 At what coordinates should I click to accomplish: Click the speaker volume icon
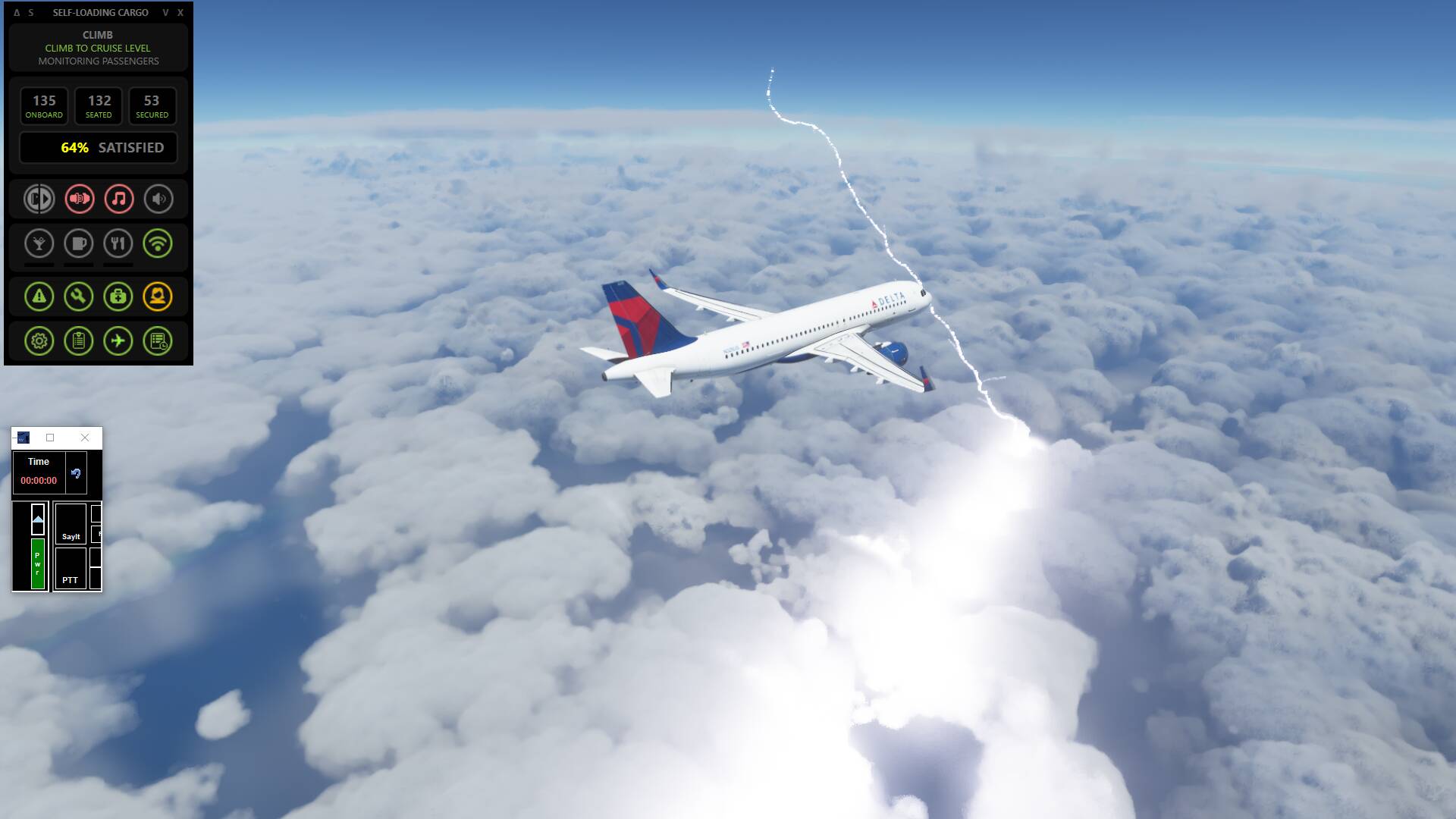click(158, 199)
